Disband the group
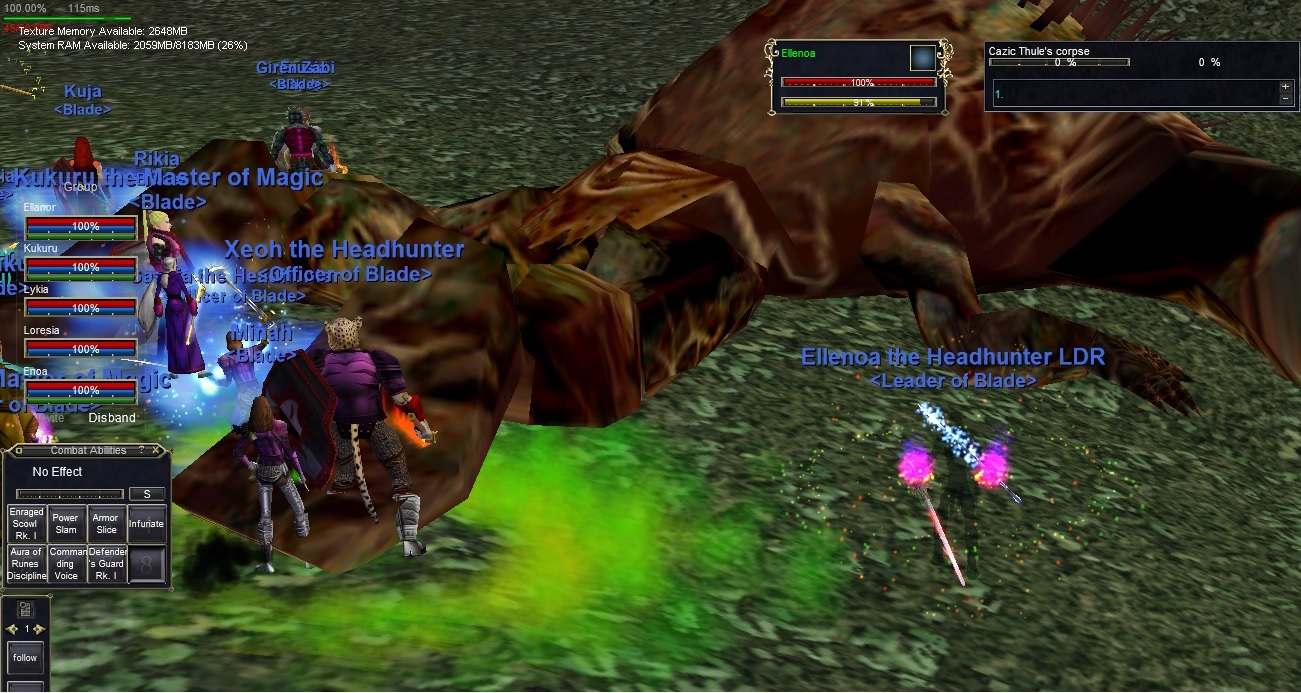Screen dimensions: 1301x693 [112, 418]
